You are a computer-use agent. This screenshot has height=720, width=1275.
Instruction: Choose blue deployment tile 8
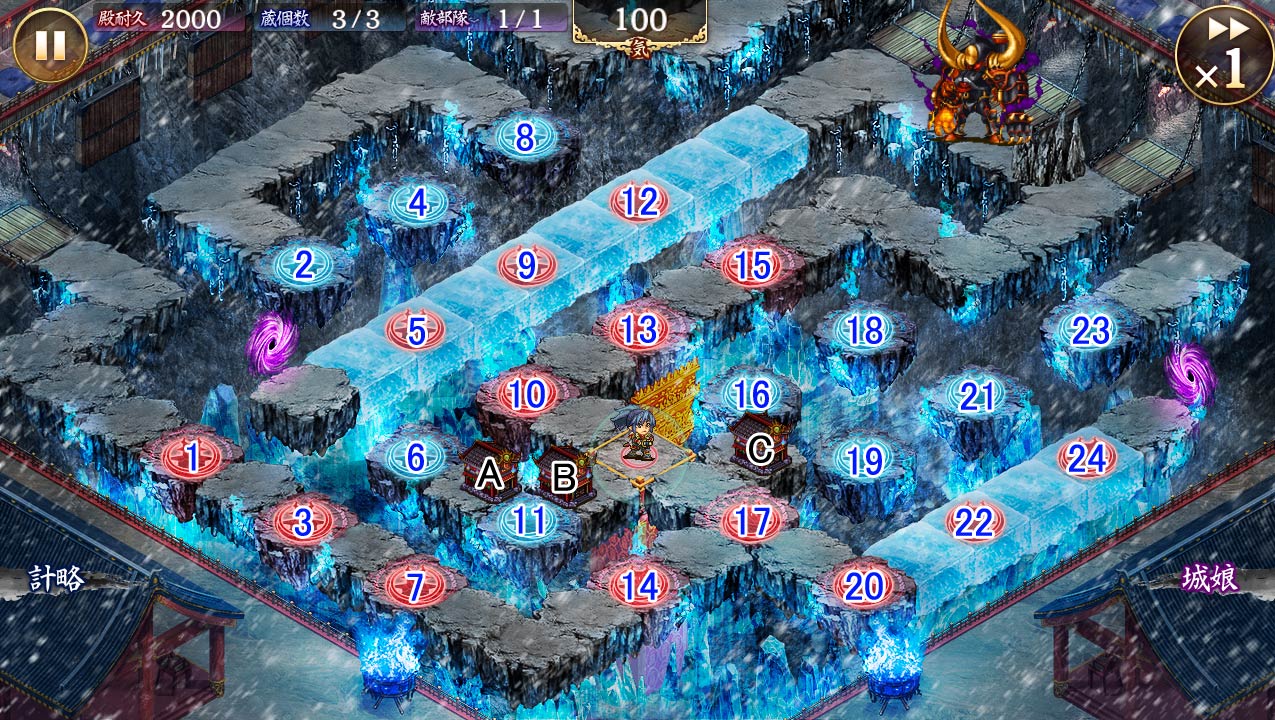525,138
